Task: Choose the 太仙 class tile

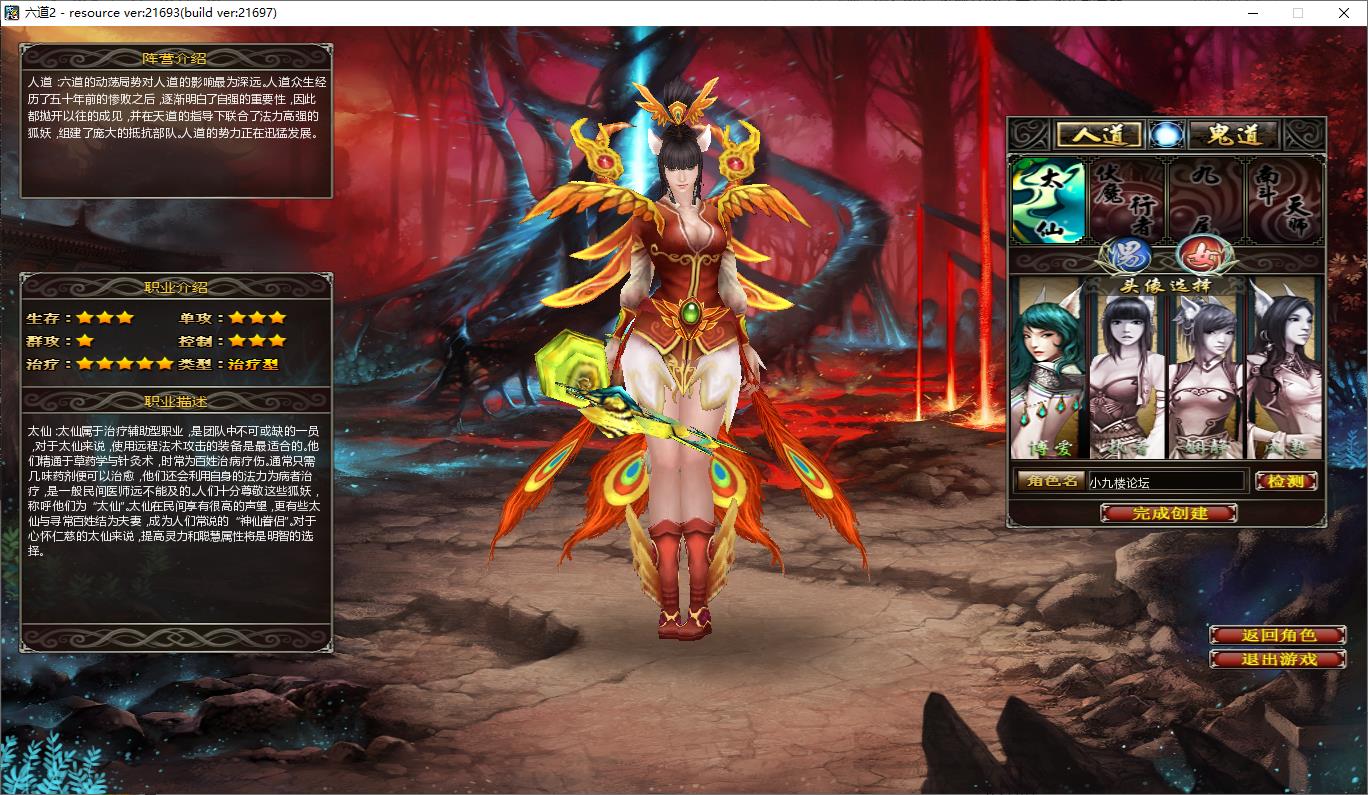Action: coord(1047,201)
